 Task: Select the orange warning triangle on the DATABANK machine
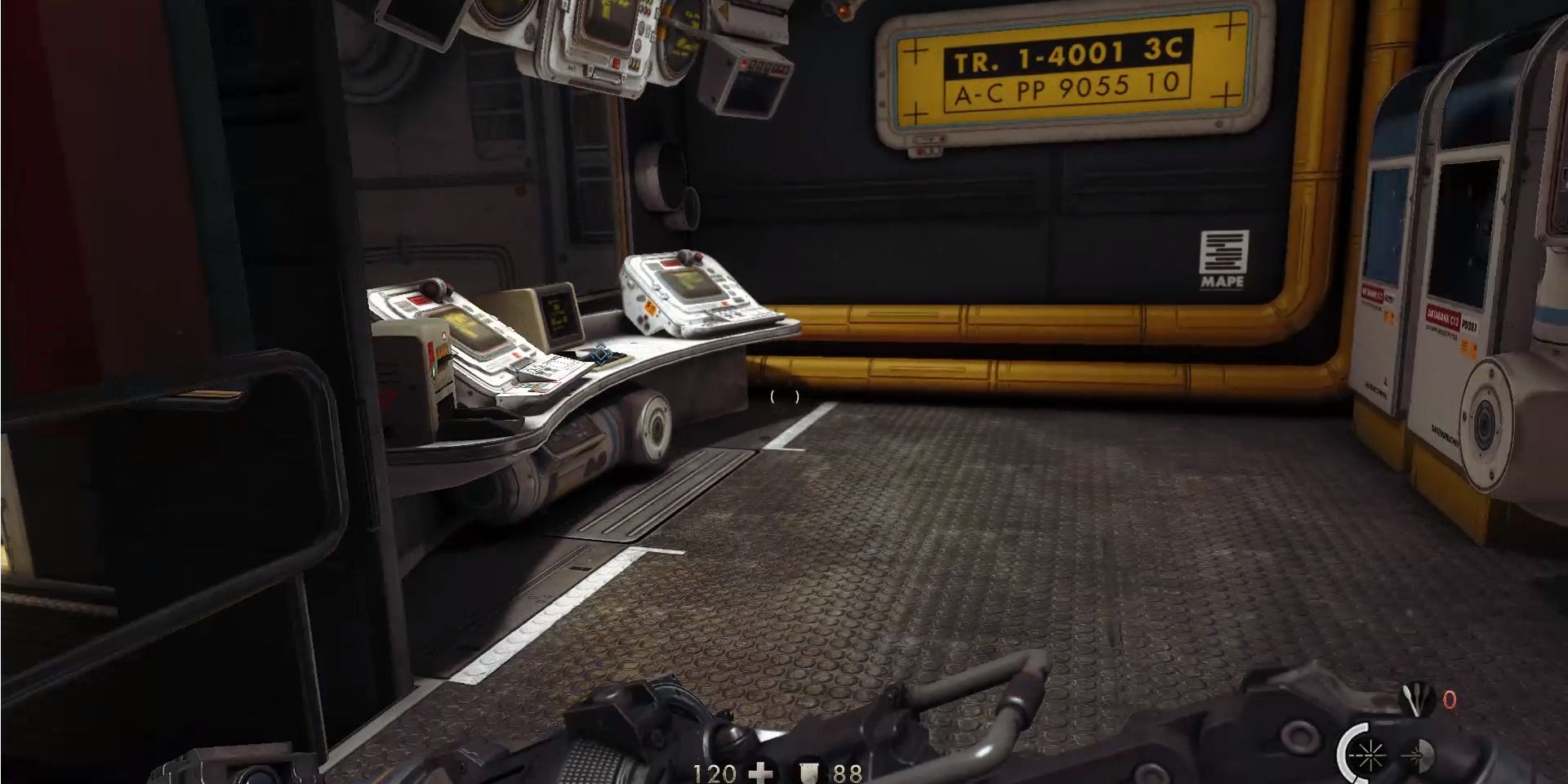[1465, 345]
